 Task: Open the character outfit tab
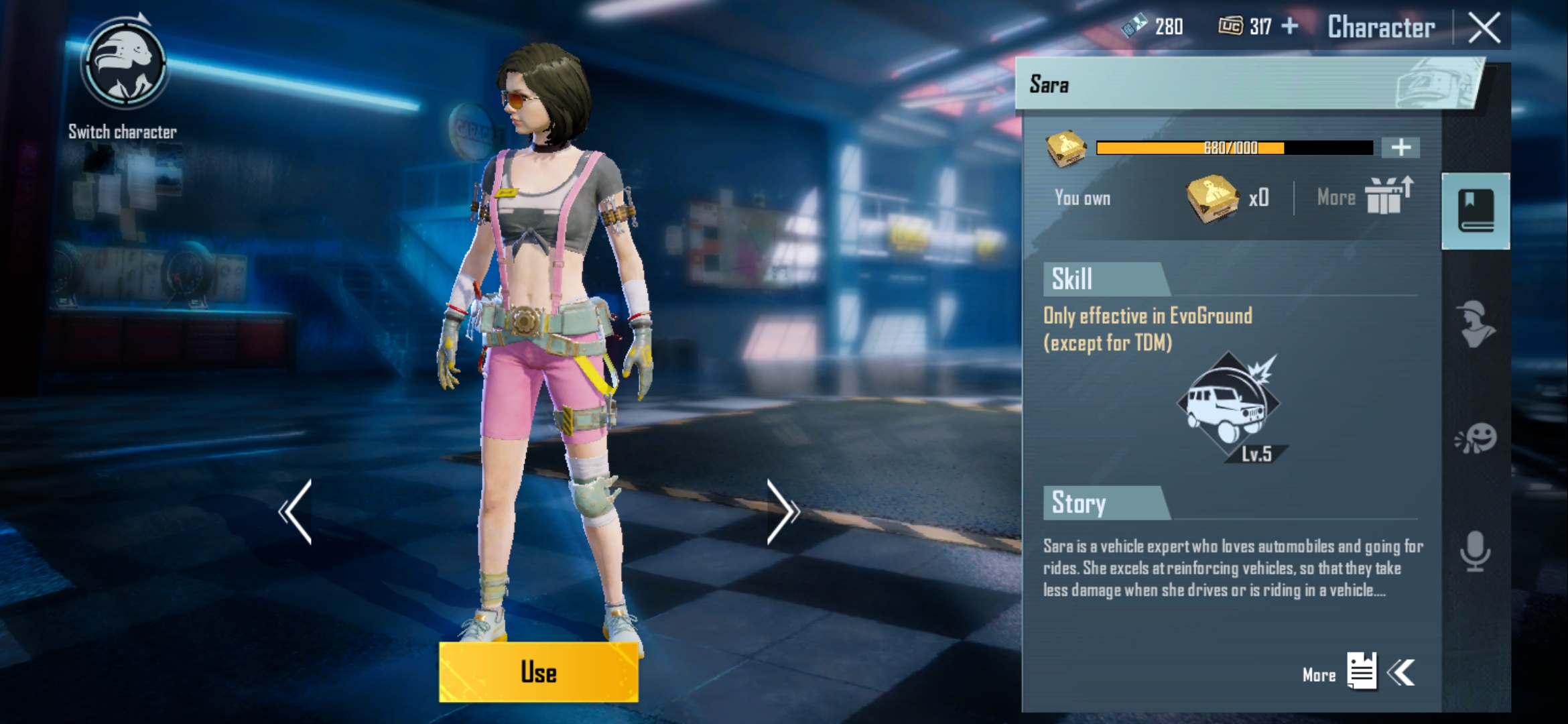[x=1476, y=324]
